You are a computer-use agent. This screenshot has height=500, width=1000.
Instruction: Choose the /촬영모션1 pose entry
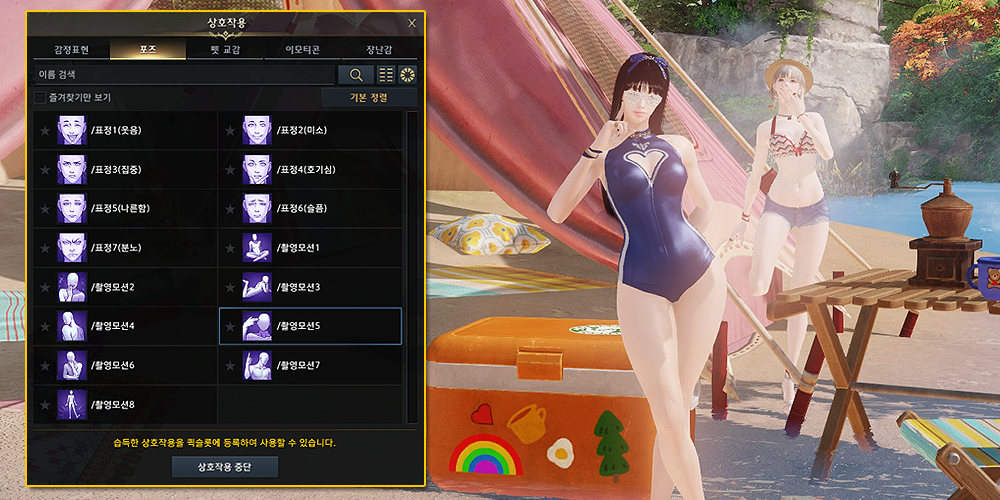(310, 247)
